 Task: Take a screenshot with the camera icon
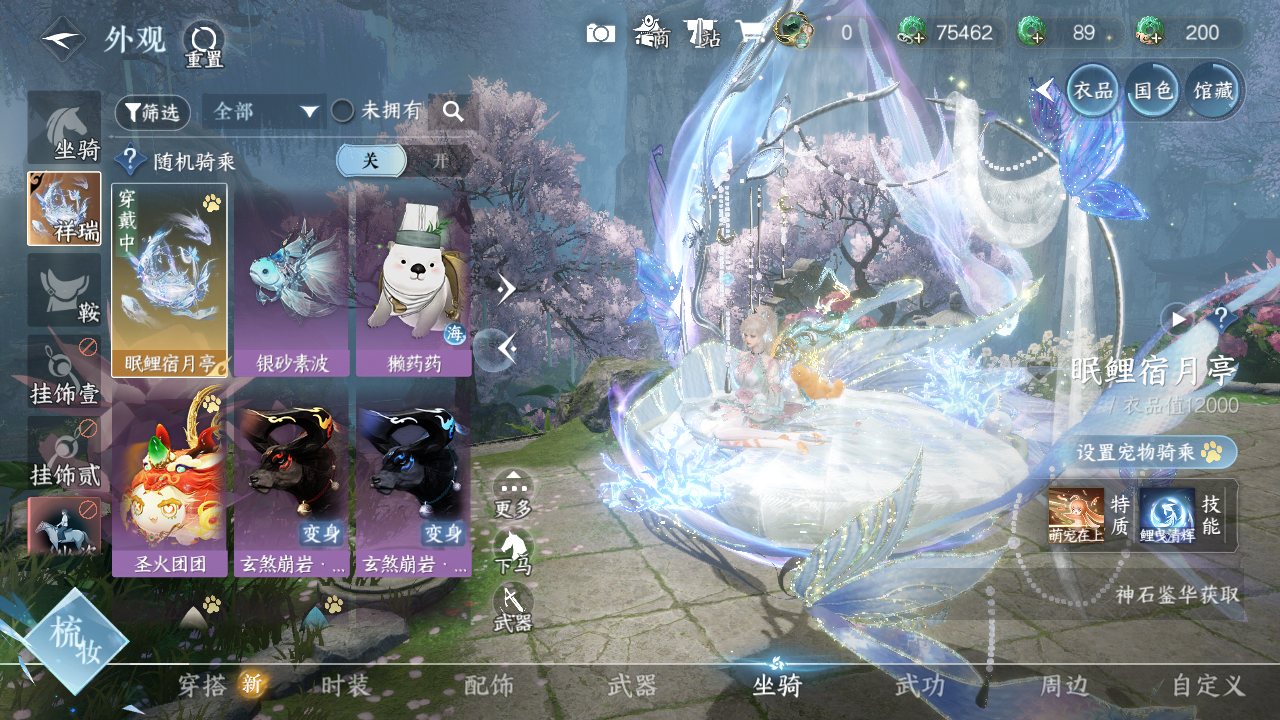(x=600, y=33)
